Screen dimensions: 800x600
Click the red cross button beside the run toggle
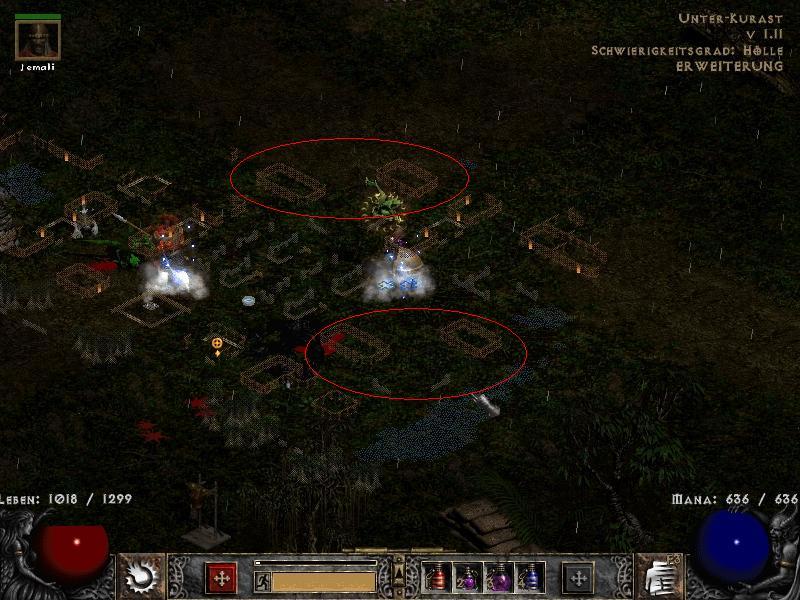(x=220, y=578)
